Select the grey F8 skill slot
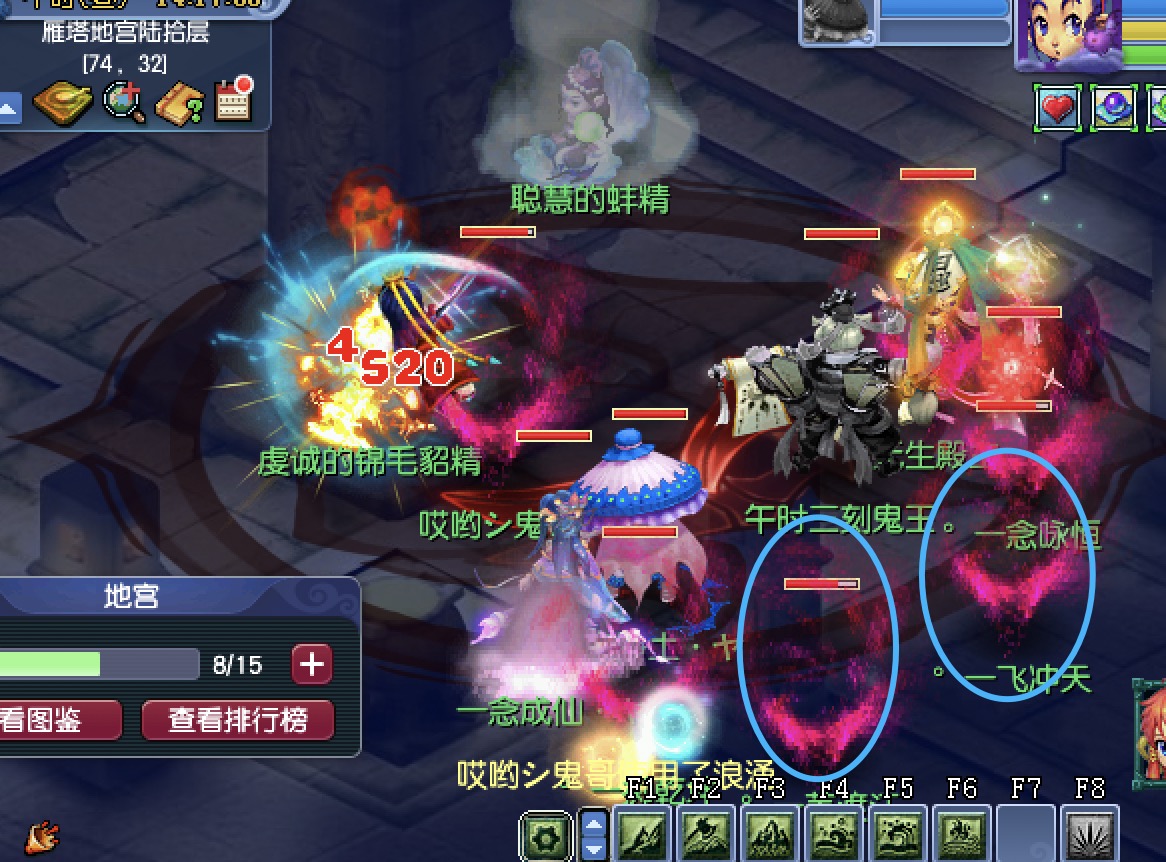Image resolution: width=1166 pixels, height=862 pixels. pyautogui.click(x=1089, y=833)
